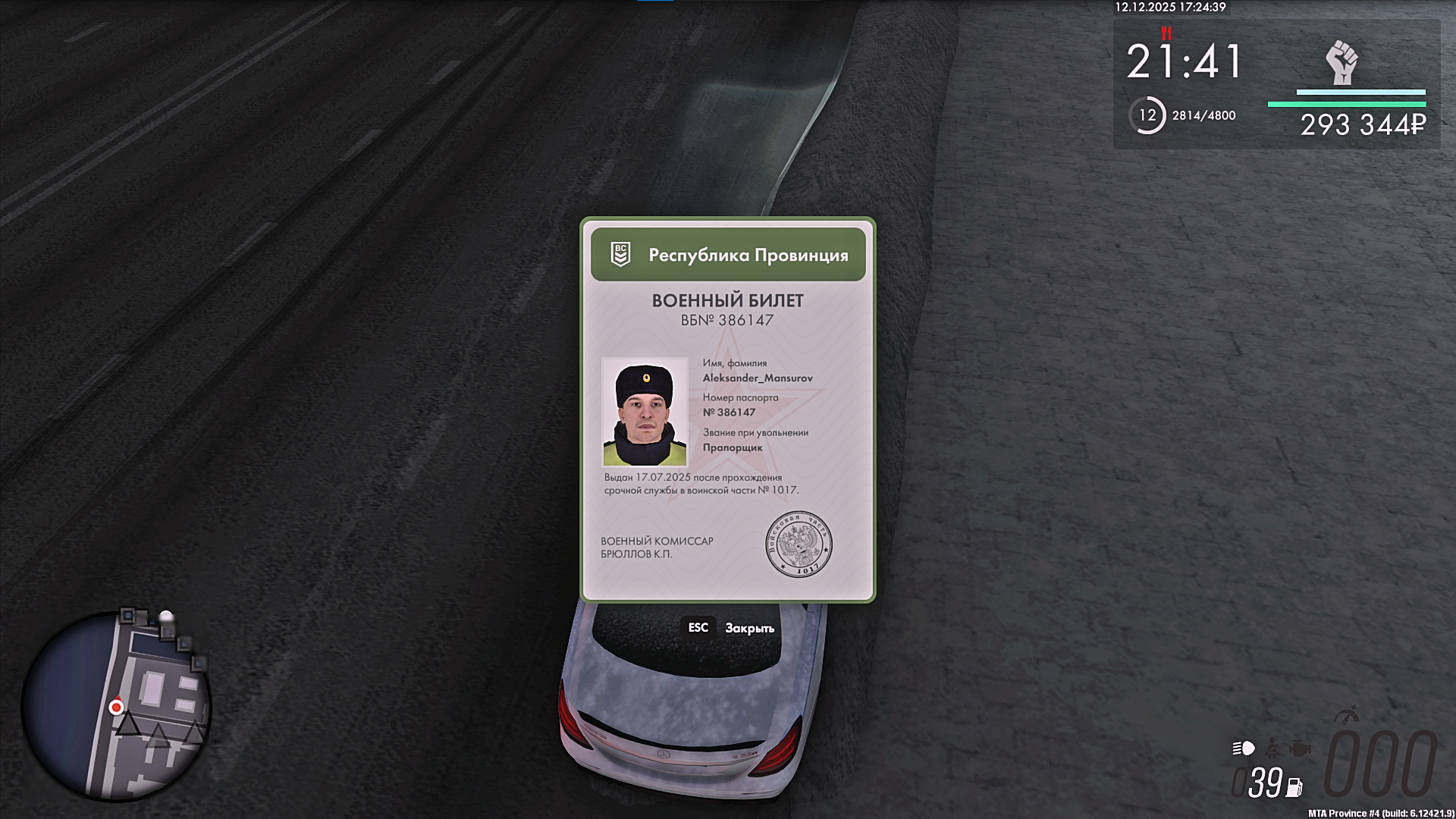This screenshot has width=1456, height=819.
Task: Click the level 12 progress circle
Action: click(1147, 115)
